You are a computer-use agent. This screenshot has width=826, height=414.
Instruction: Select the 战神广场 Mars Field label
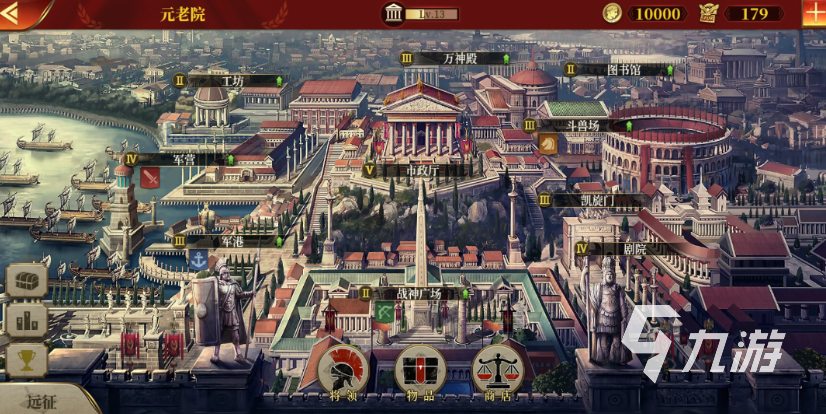418,294
